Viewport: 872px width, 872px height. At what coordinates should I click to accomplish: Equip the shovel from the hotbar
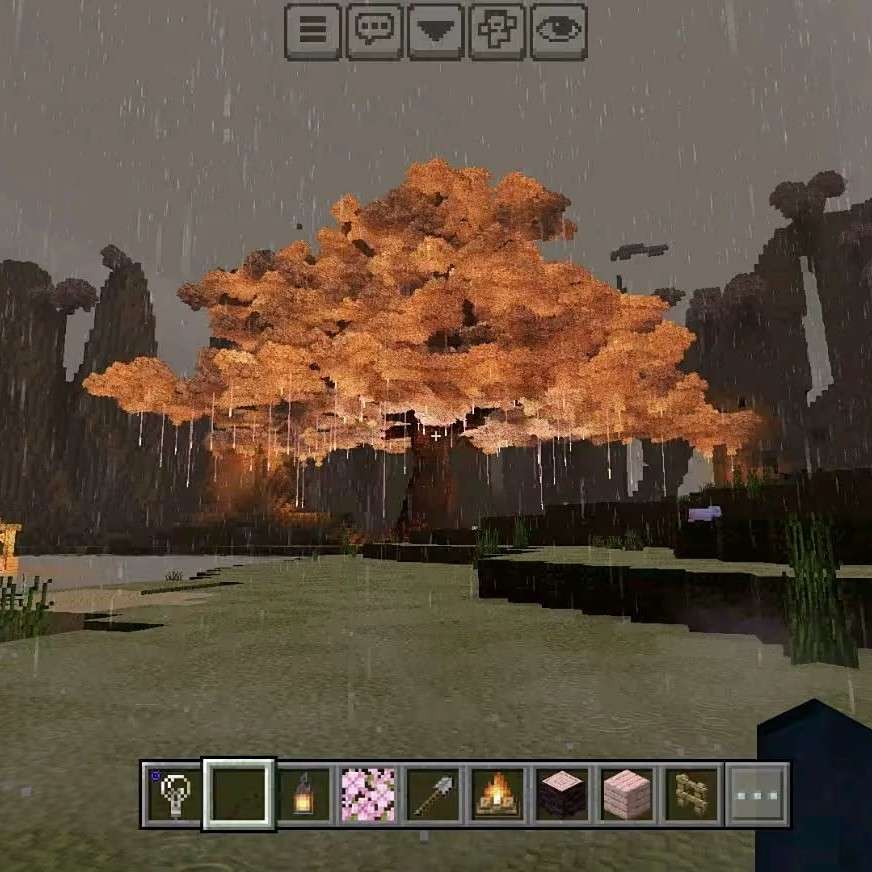coord(433,795)
